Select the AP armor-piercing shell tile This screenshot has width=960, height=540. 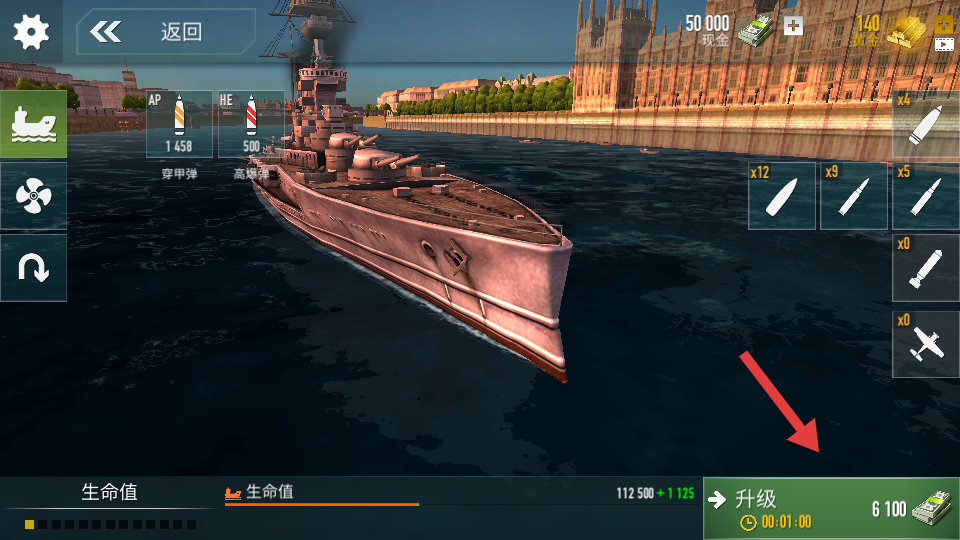click(179, 124)
